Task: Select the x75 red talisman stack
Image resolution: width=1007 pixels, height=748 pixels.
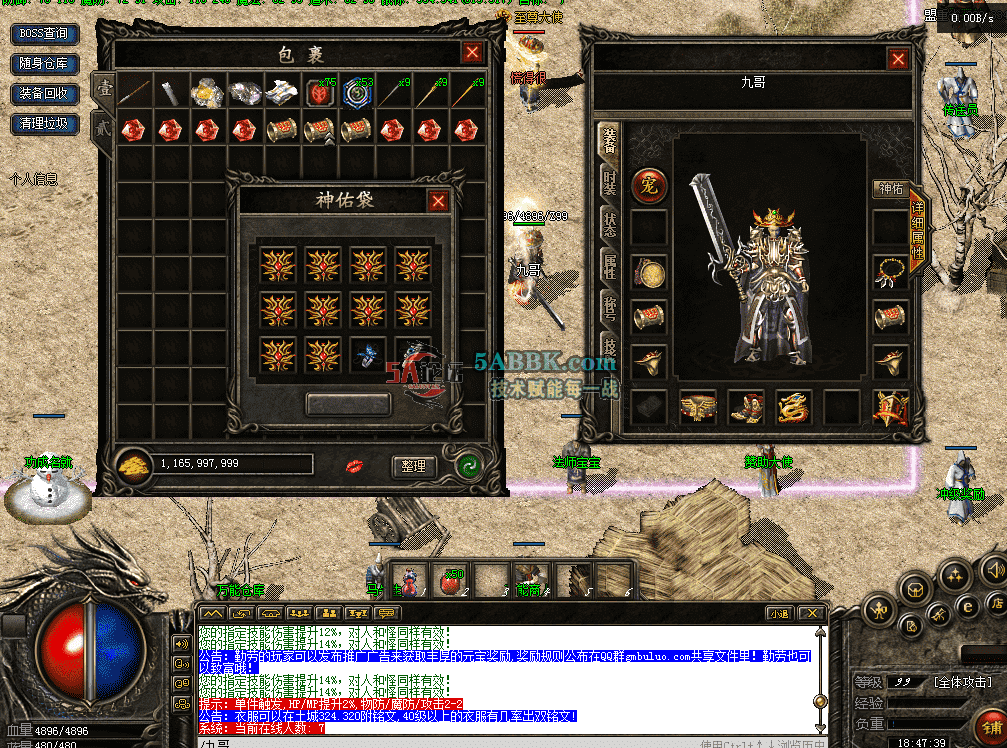Action: coord(321,93)
